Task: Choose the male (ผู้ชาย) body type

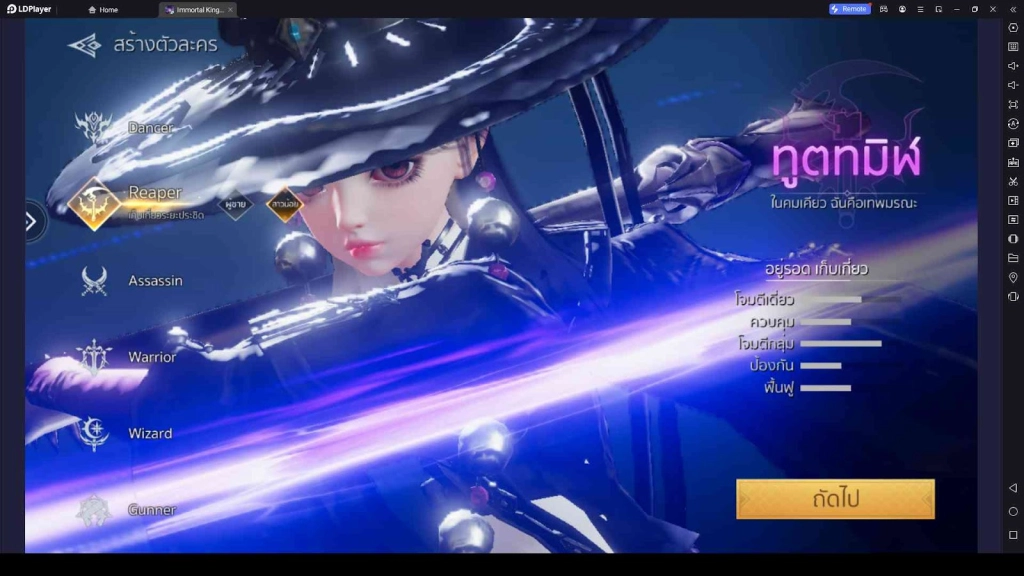Action: (236, 204)
